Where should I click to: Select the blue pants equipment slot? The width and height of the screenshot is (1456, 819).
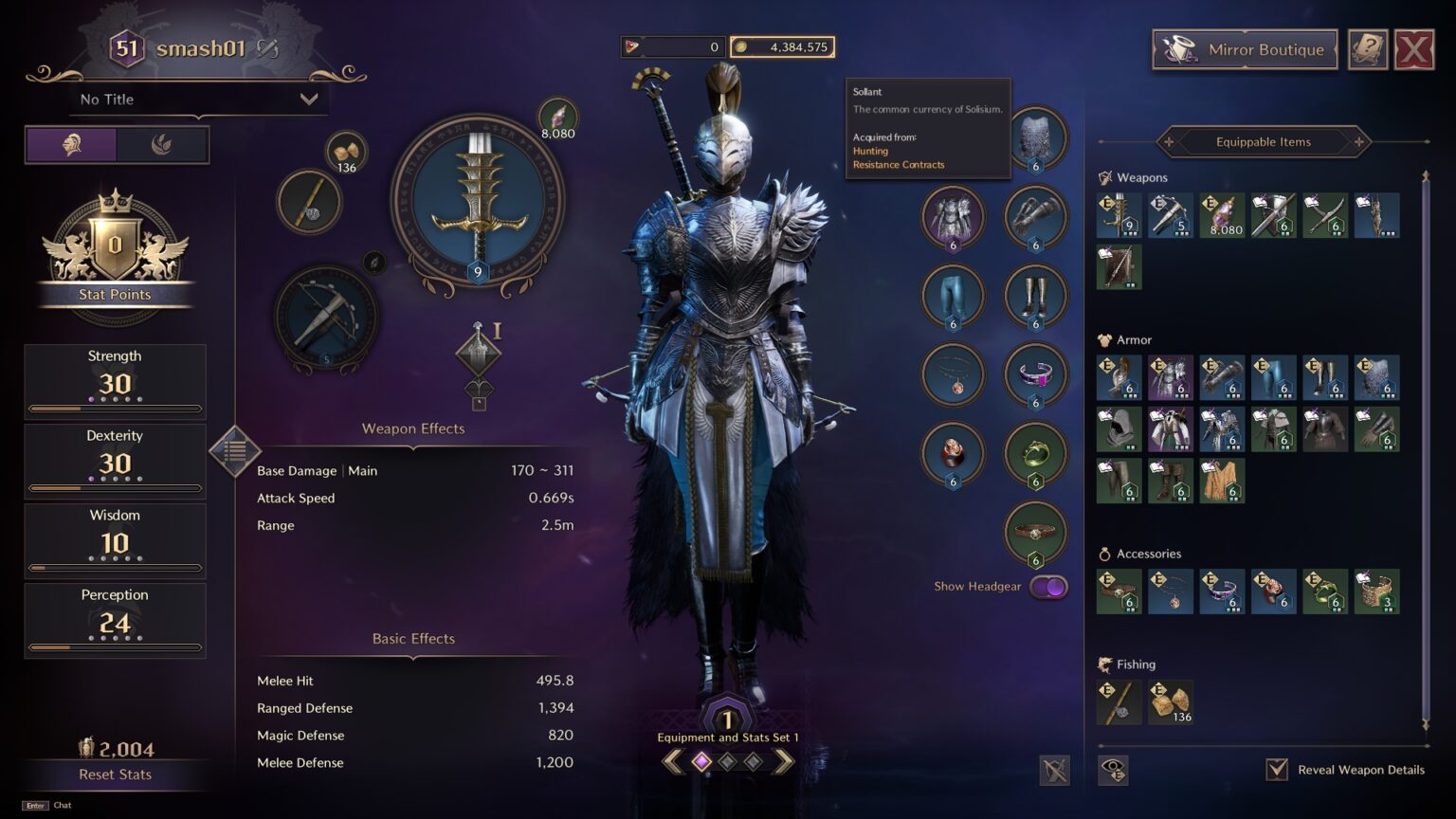pos(953,295)
